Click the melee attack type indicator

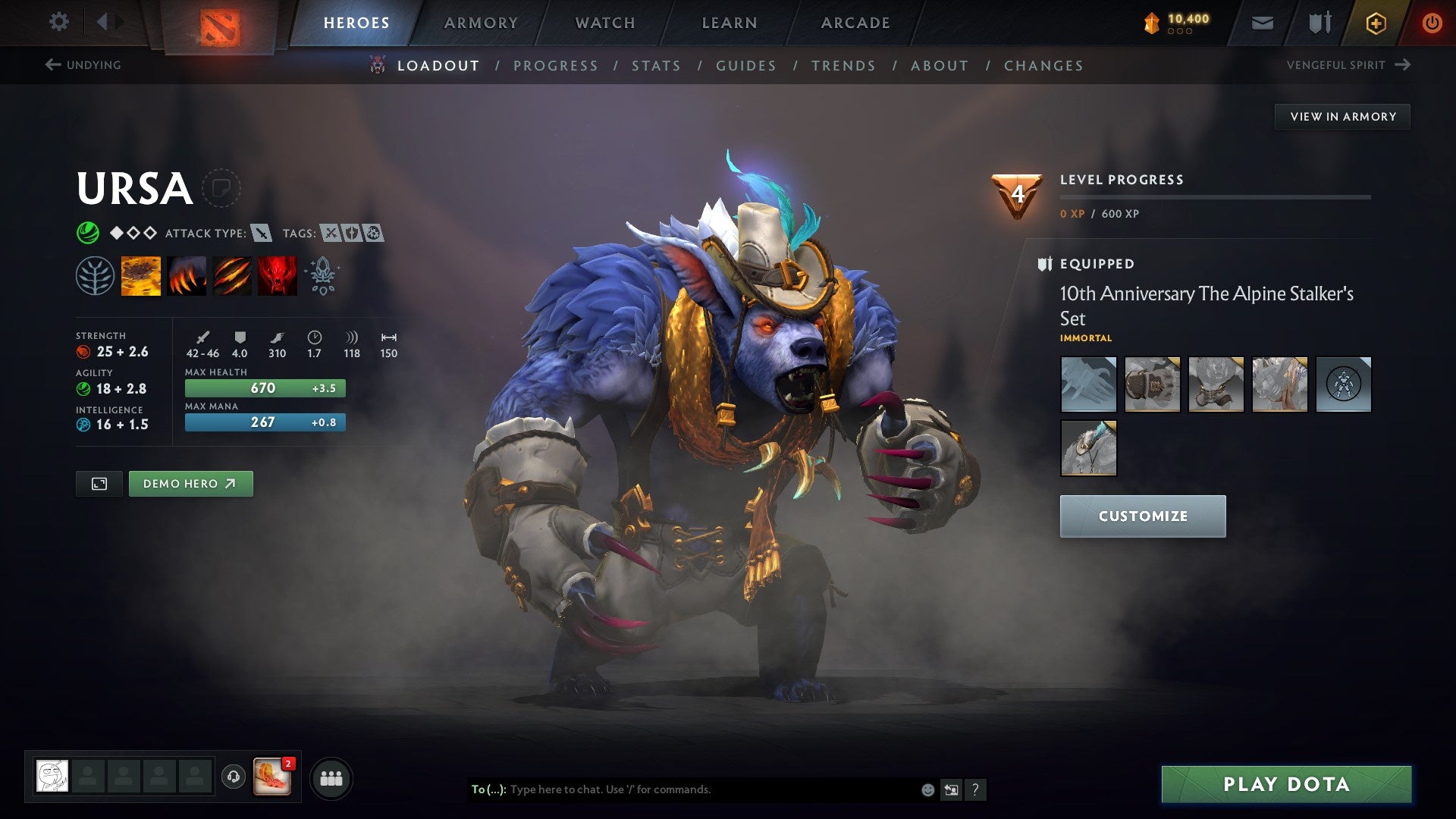[x=262, y=234]
